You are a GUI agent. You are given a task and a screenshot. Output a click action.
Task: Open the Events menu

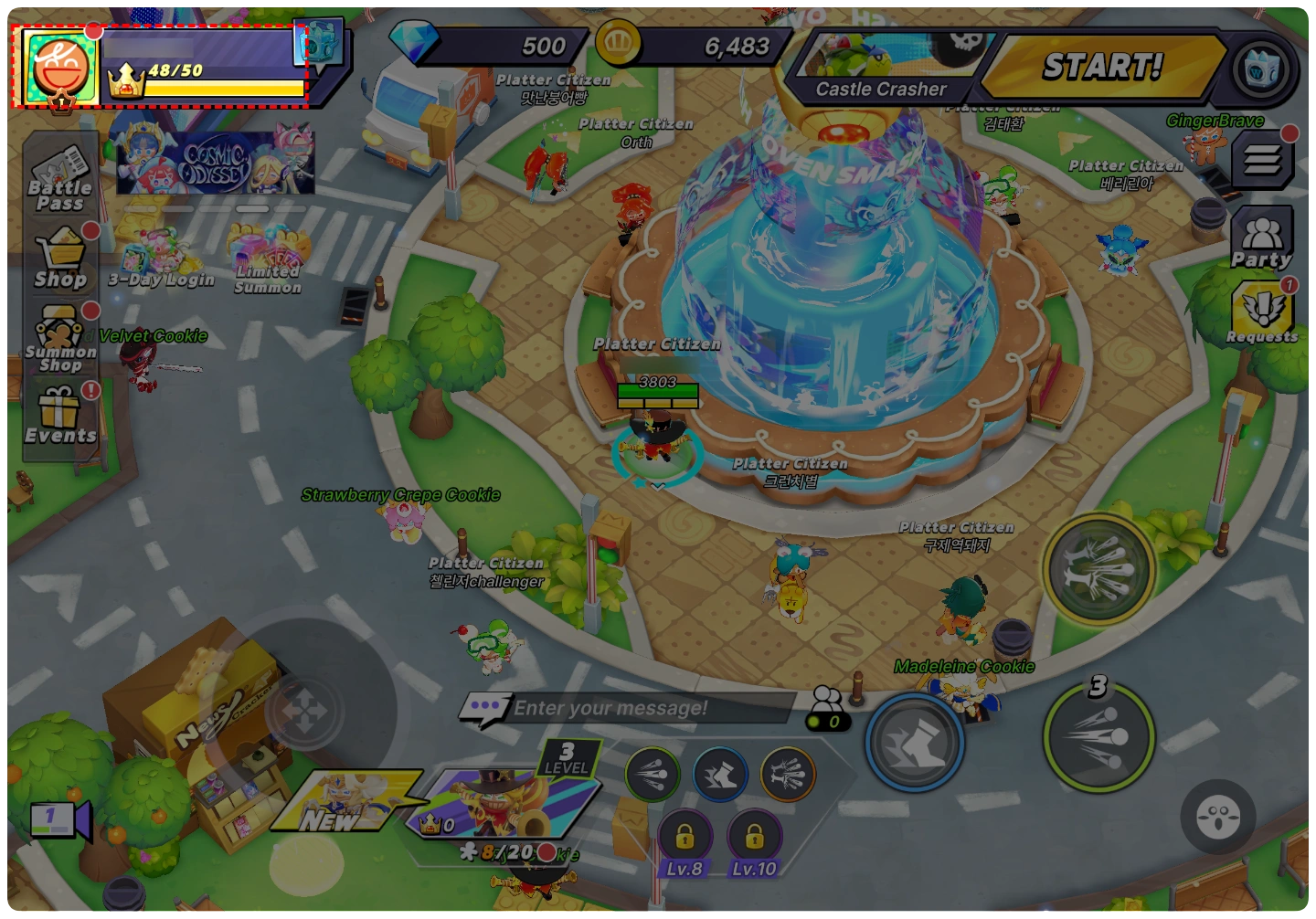pos(60,417)
